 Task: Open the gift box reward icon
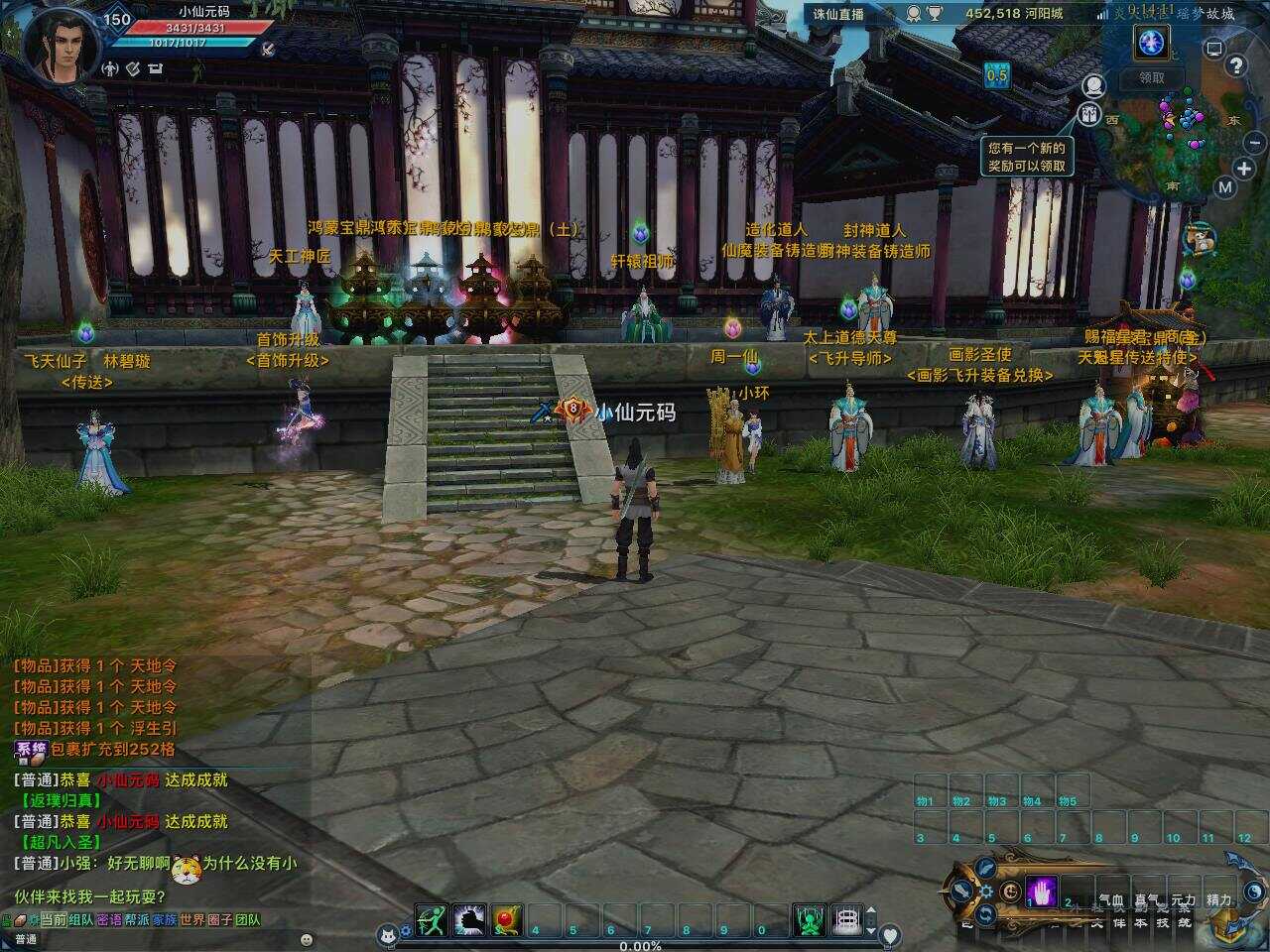pos(1089,114)
